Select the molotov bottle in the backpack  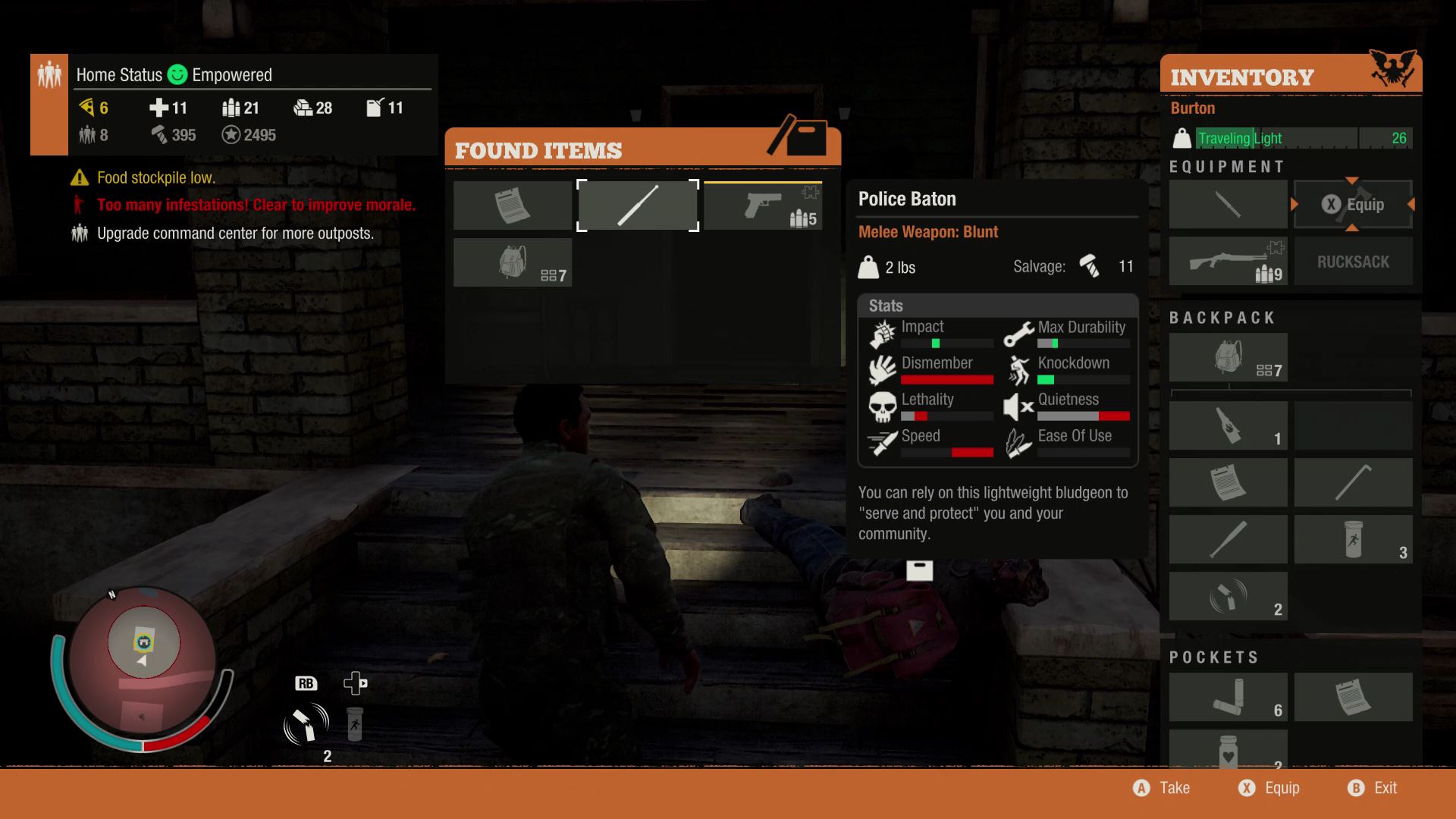pos(1228,425)
